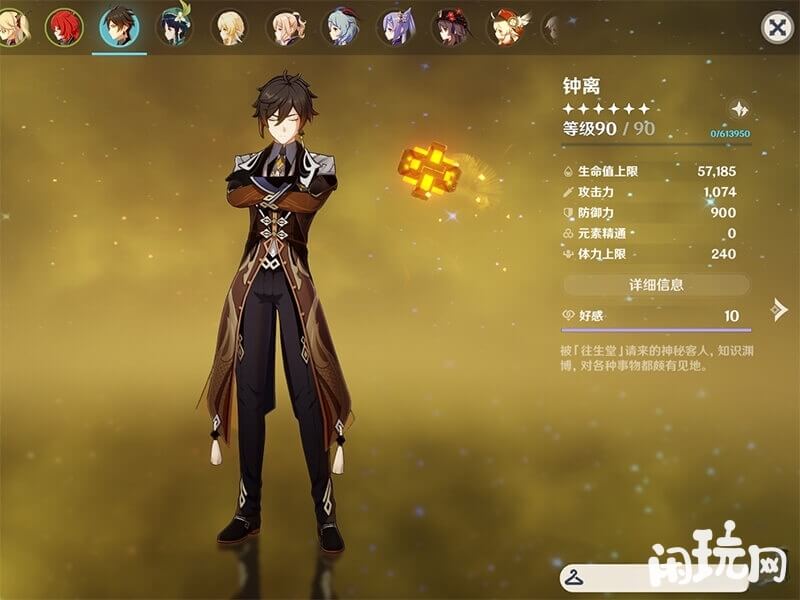The width and height of the screenshot is (800, 600).
Task: Go to the next page using the right arrow
Action: (x=779, y=310)
